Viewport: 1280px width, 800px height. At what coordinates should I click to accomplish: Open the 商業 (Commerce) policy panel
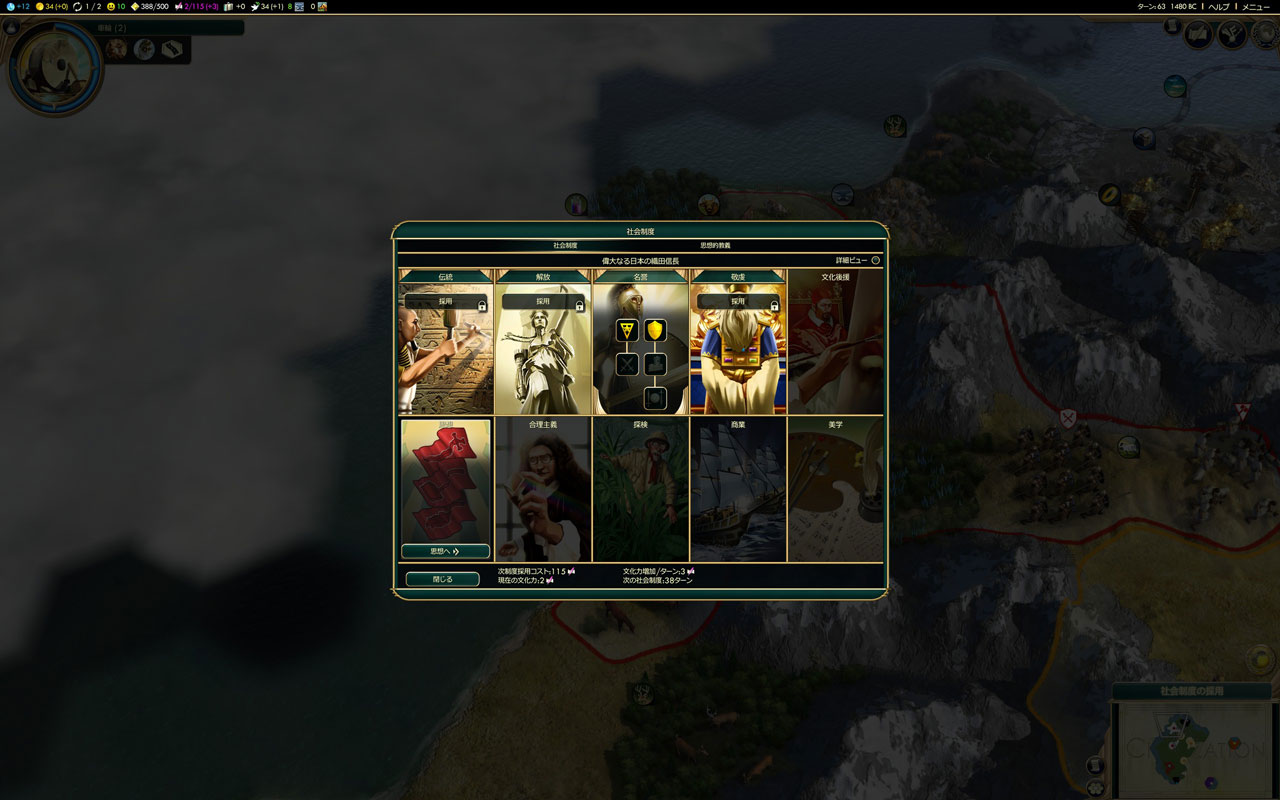[x=738, y=490]
